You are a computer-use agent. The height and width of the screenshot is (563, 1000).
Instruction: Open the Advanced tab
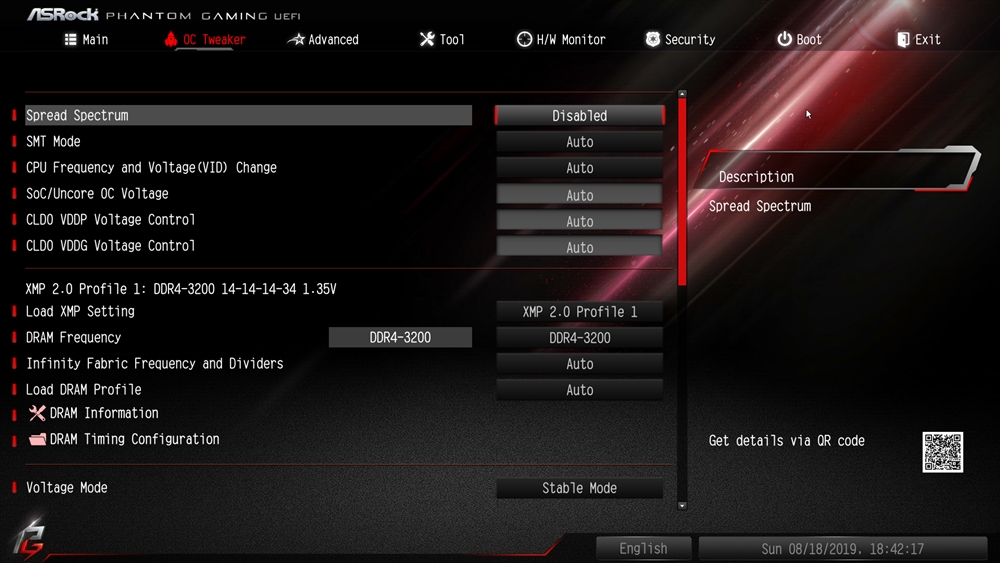click(323, 40)
